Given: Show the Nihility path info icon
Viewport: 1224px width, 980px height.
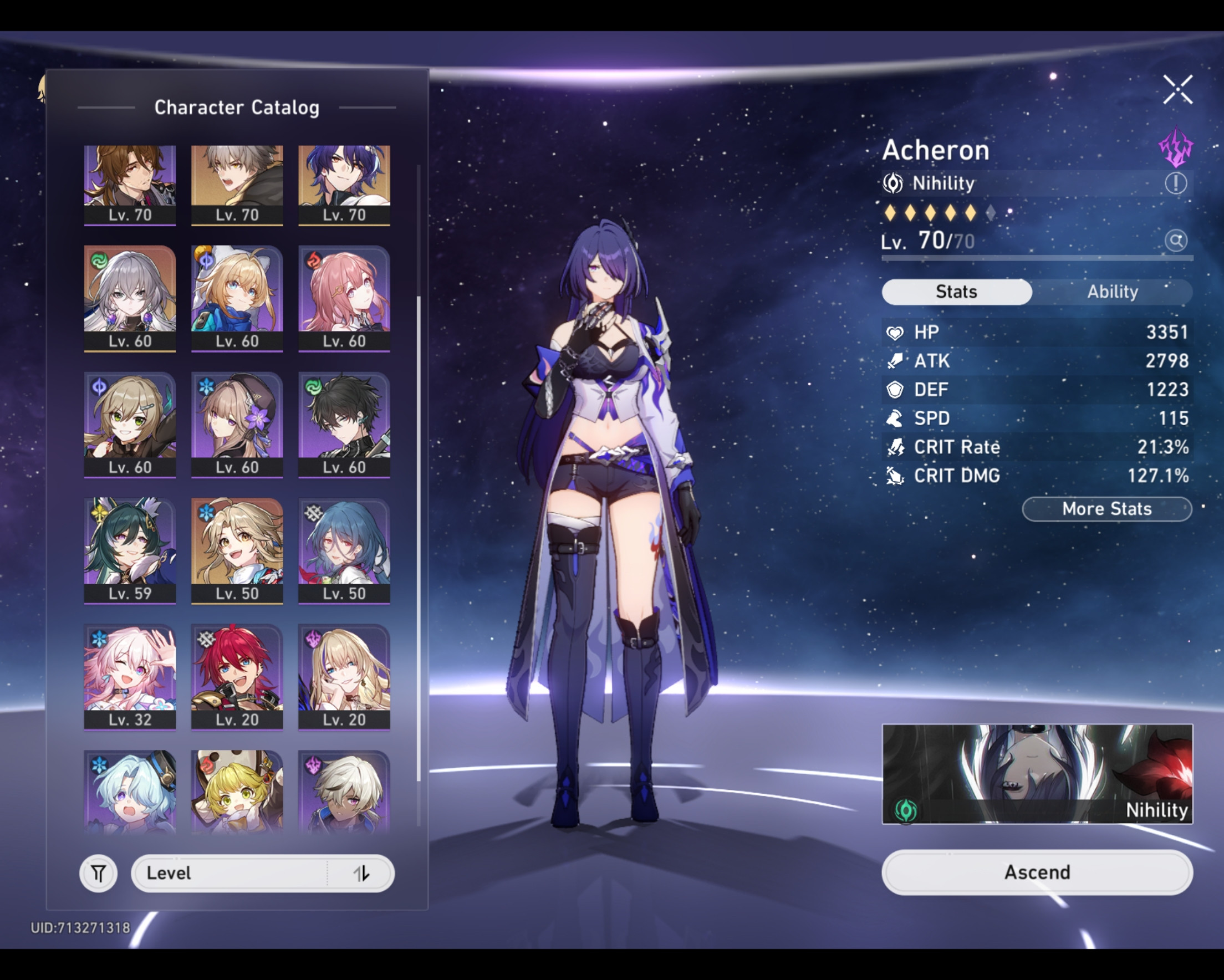Looking at the screenshot, I should point(1175,183).
